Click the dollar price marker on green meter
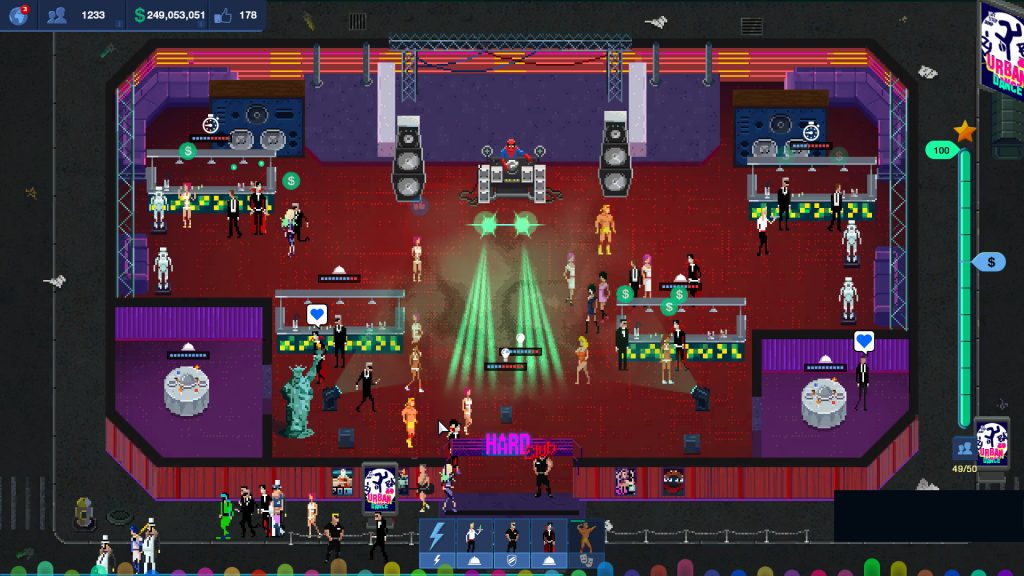 [990, 262]
